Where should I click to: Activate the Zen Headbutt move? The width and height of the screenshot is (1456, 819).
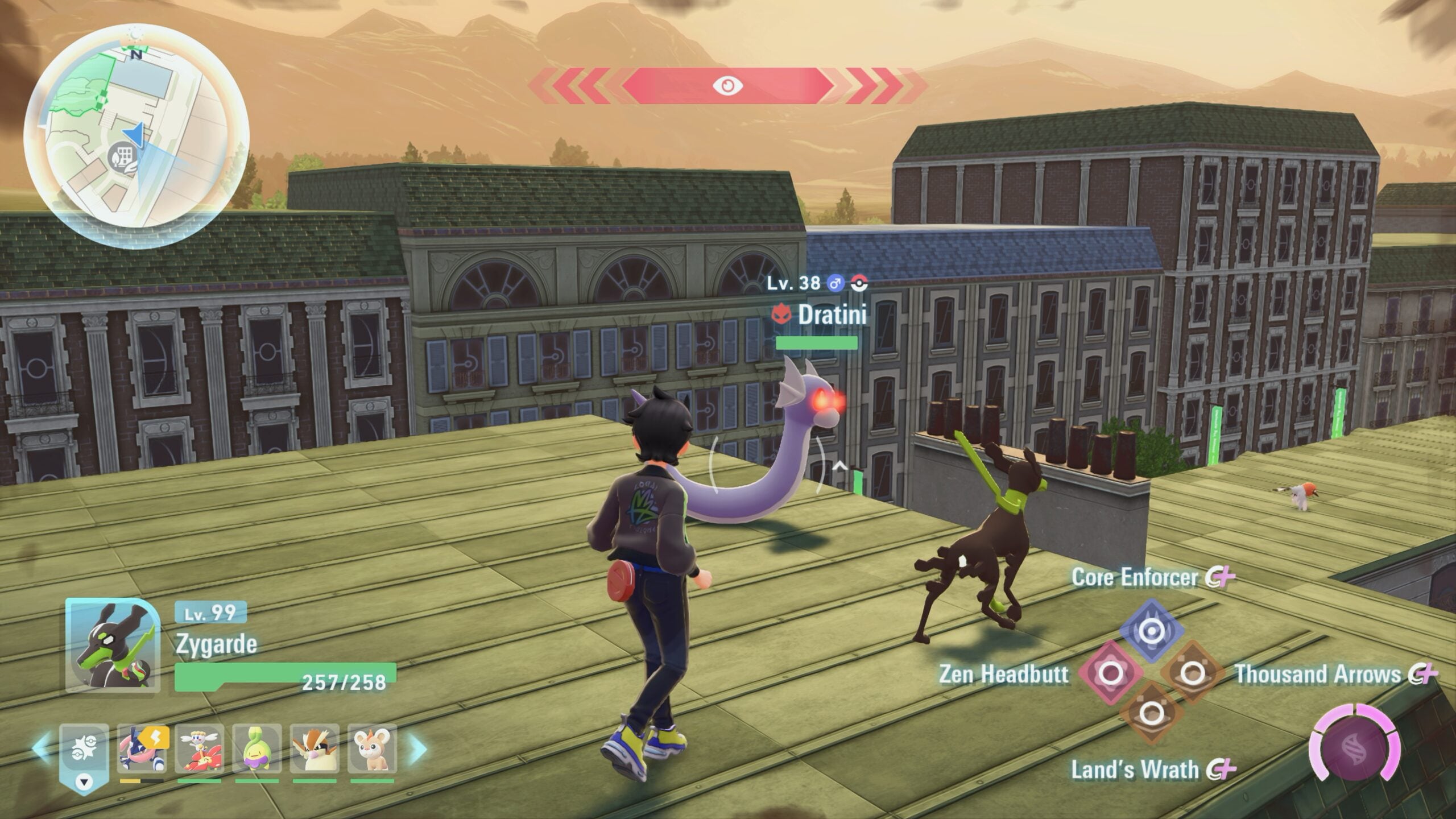pyautogui.click(x=1110, y=674)
